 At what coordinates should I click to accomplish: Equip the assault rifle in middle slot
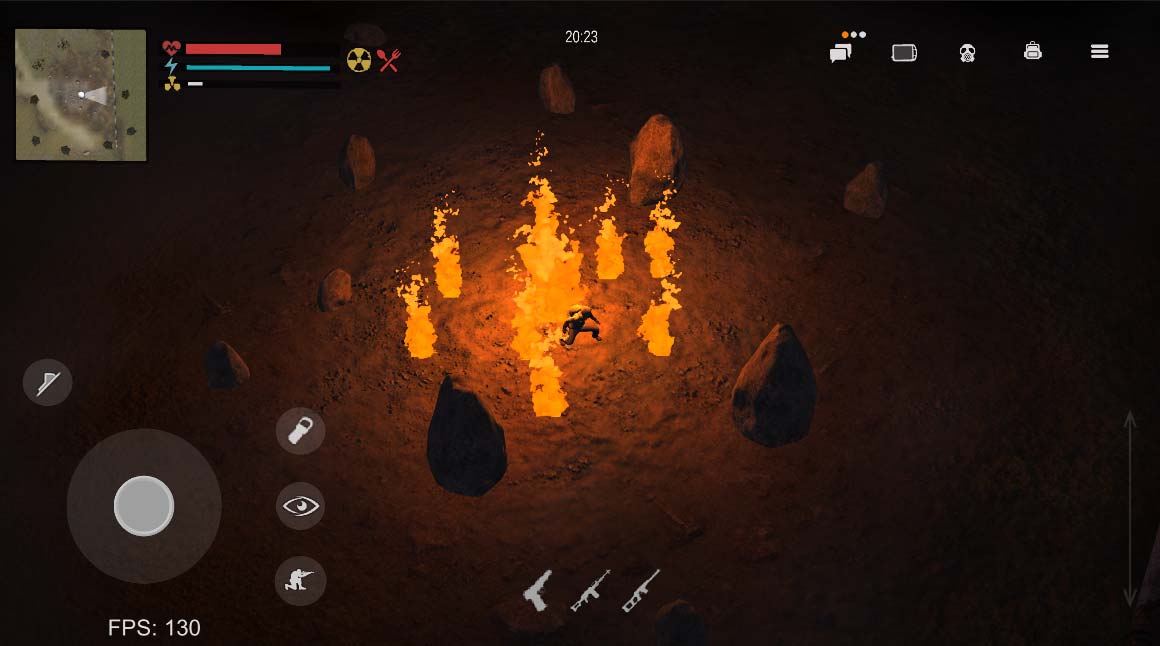(x=590, y=591)
